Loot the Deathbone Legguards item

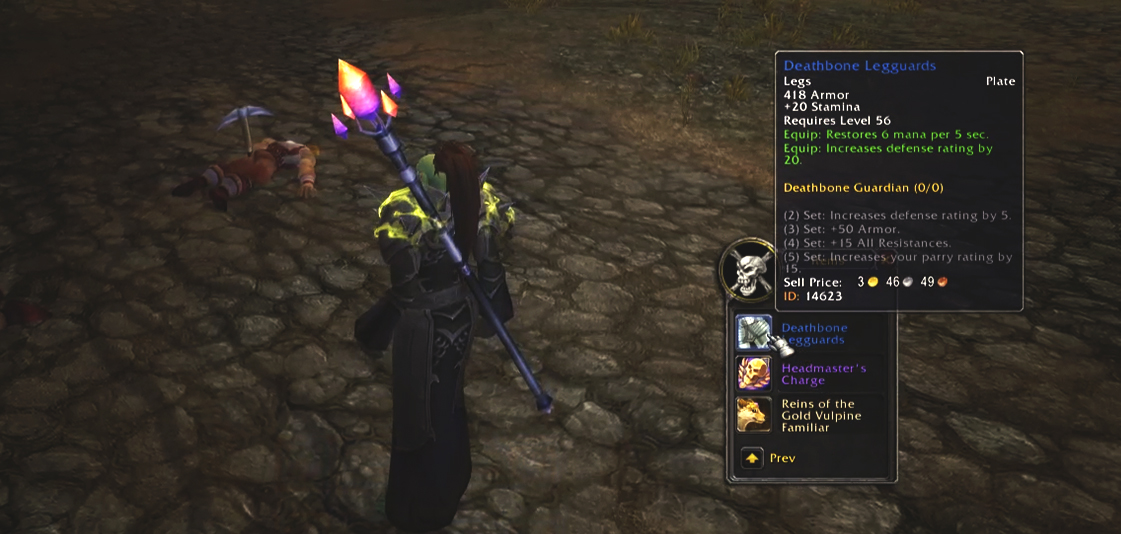click(x=754, y=333)
